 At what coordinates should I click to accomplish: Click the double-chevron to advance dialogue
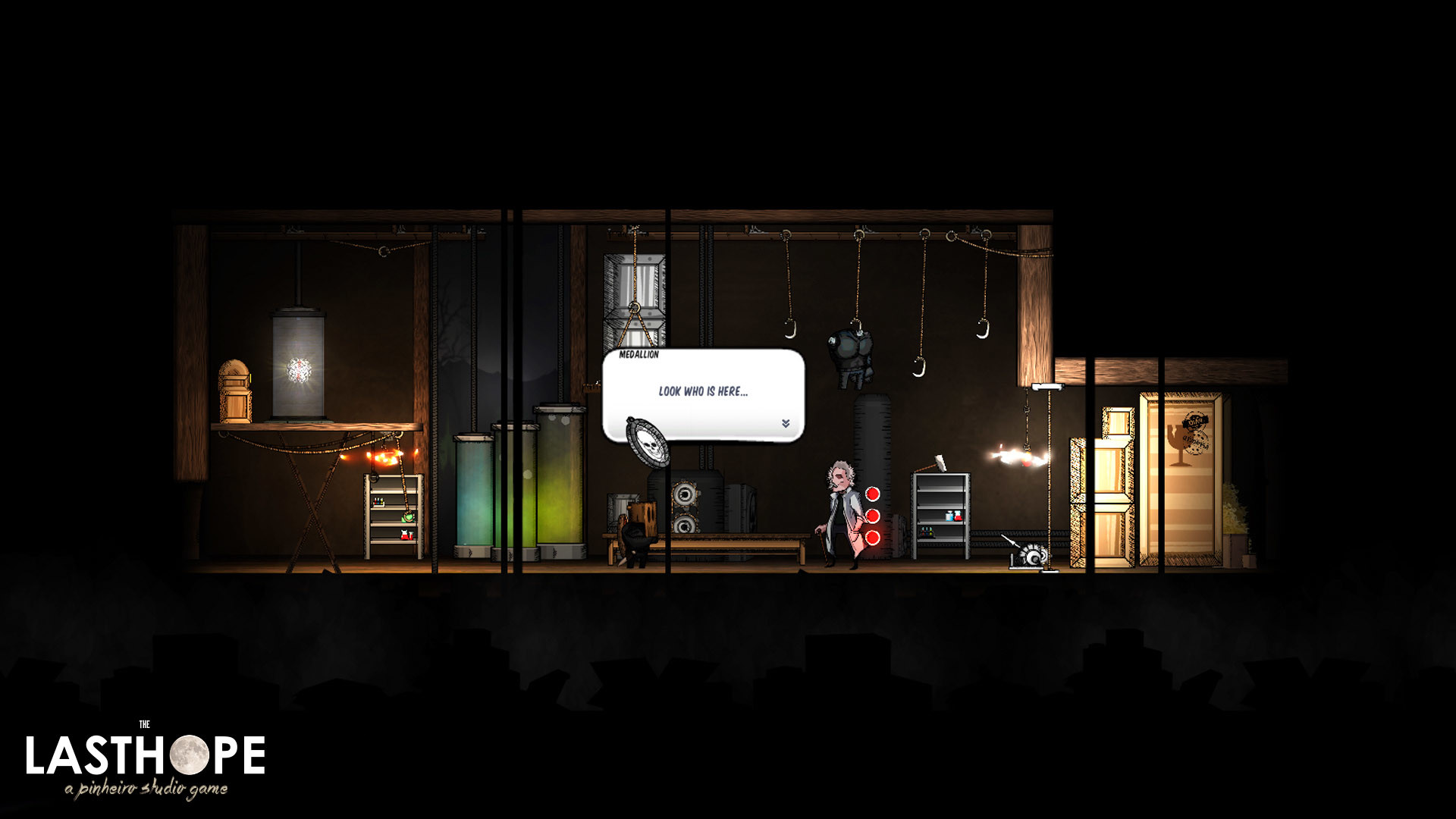click(x=786, y=425)
